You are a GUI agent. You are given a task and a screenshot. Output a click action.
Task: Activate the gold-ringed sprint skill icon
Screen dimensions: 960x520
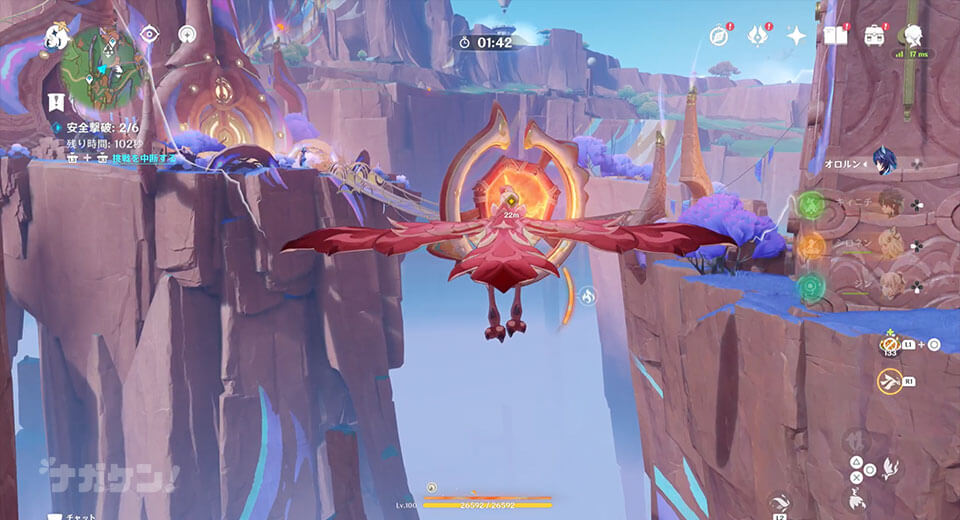(889, 381)
